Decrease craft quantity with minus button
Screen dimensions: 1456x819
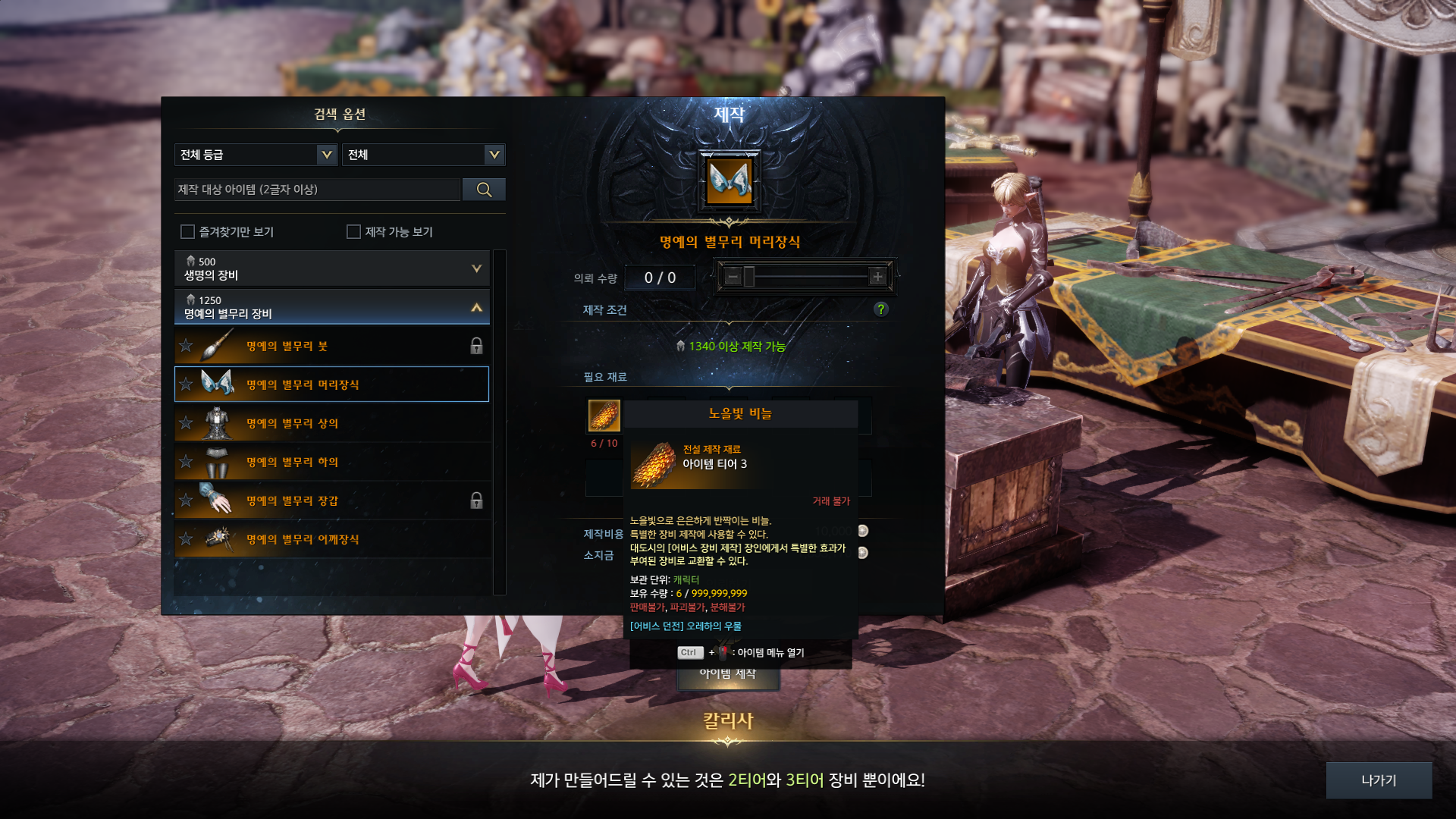[x=732, y=277]
